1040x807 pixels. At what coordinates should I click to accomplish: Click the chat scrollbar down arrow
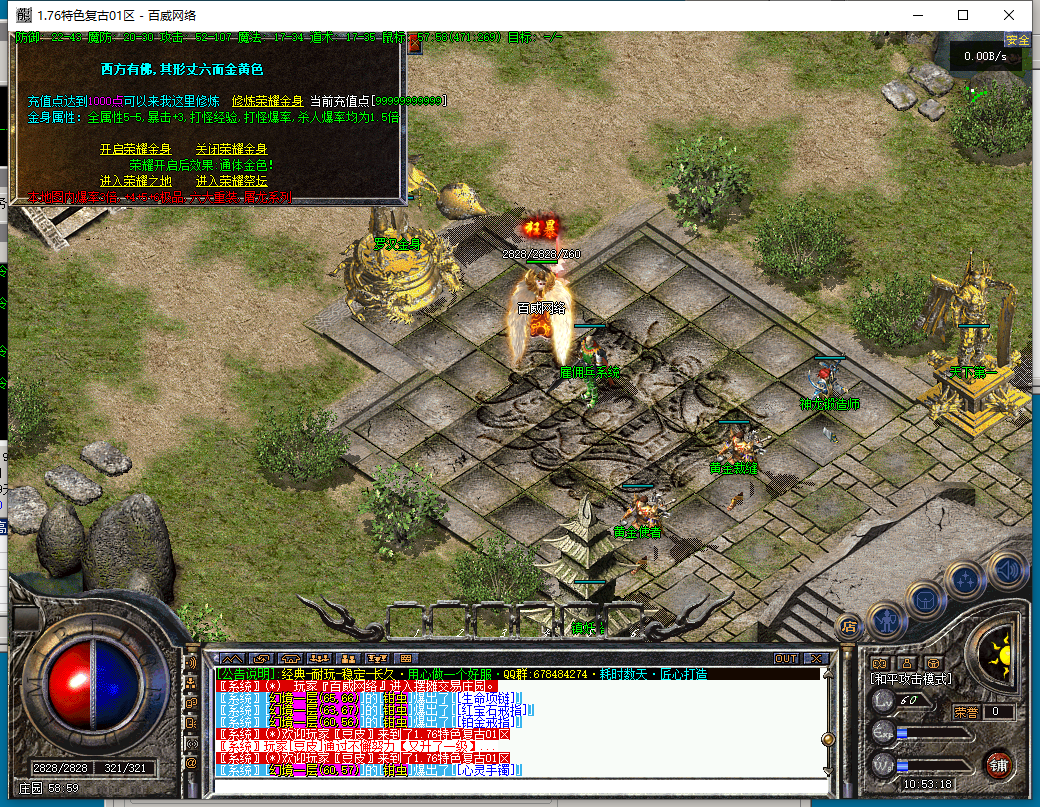click(826, 770)
